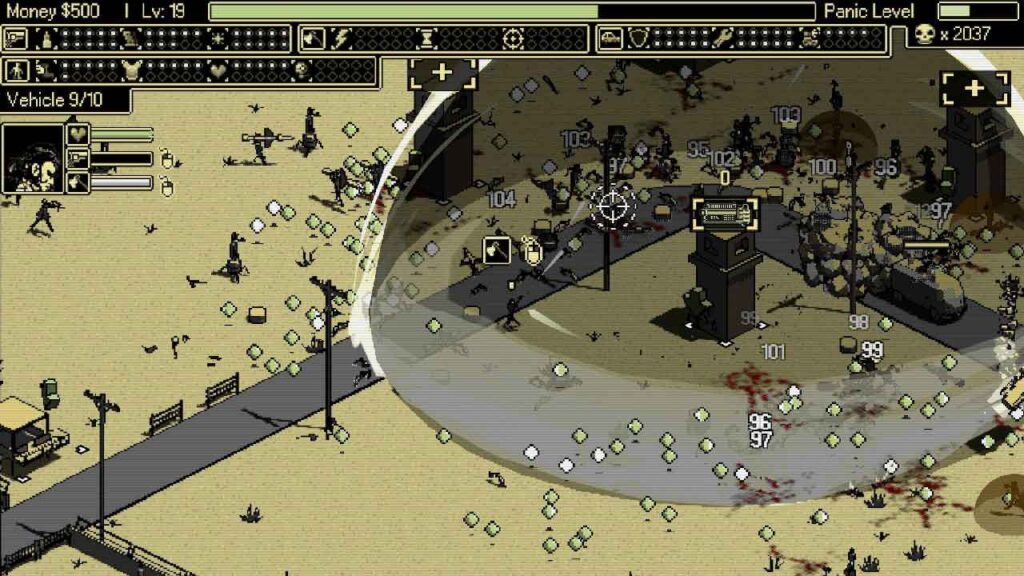The image size is (1024, 576).
Task: Select the gun turret marker on center tower
Action: coord(725,213)
